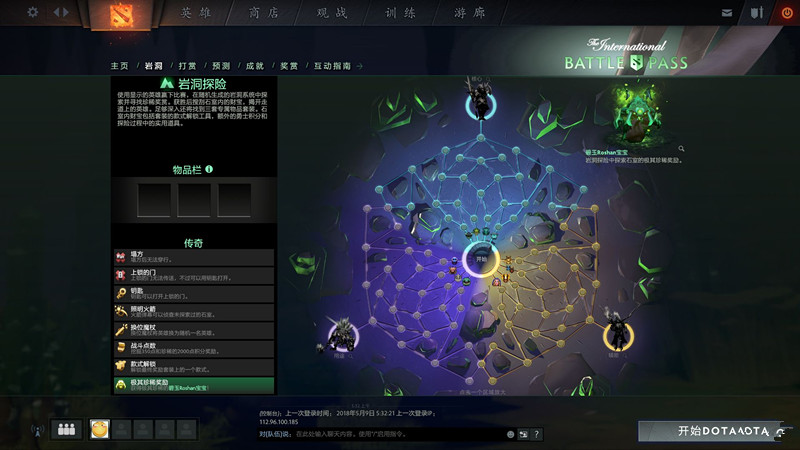Open the mail envelope icon
Screen dimensions: 800x450
(x=727, y=12)
